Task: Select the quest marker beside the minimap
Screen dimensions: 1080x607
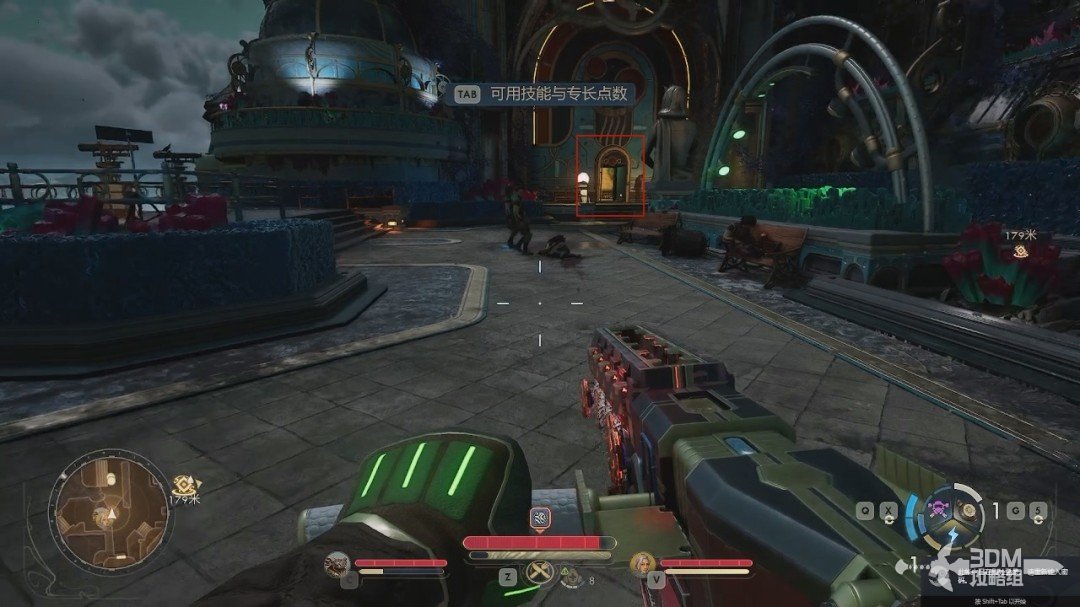Action: (x=182, y=486)
